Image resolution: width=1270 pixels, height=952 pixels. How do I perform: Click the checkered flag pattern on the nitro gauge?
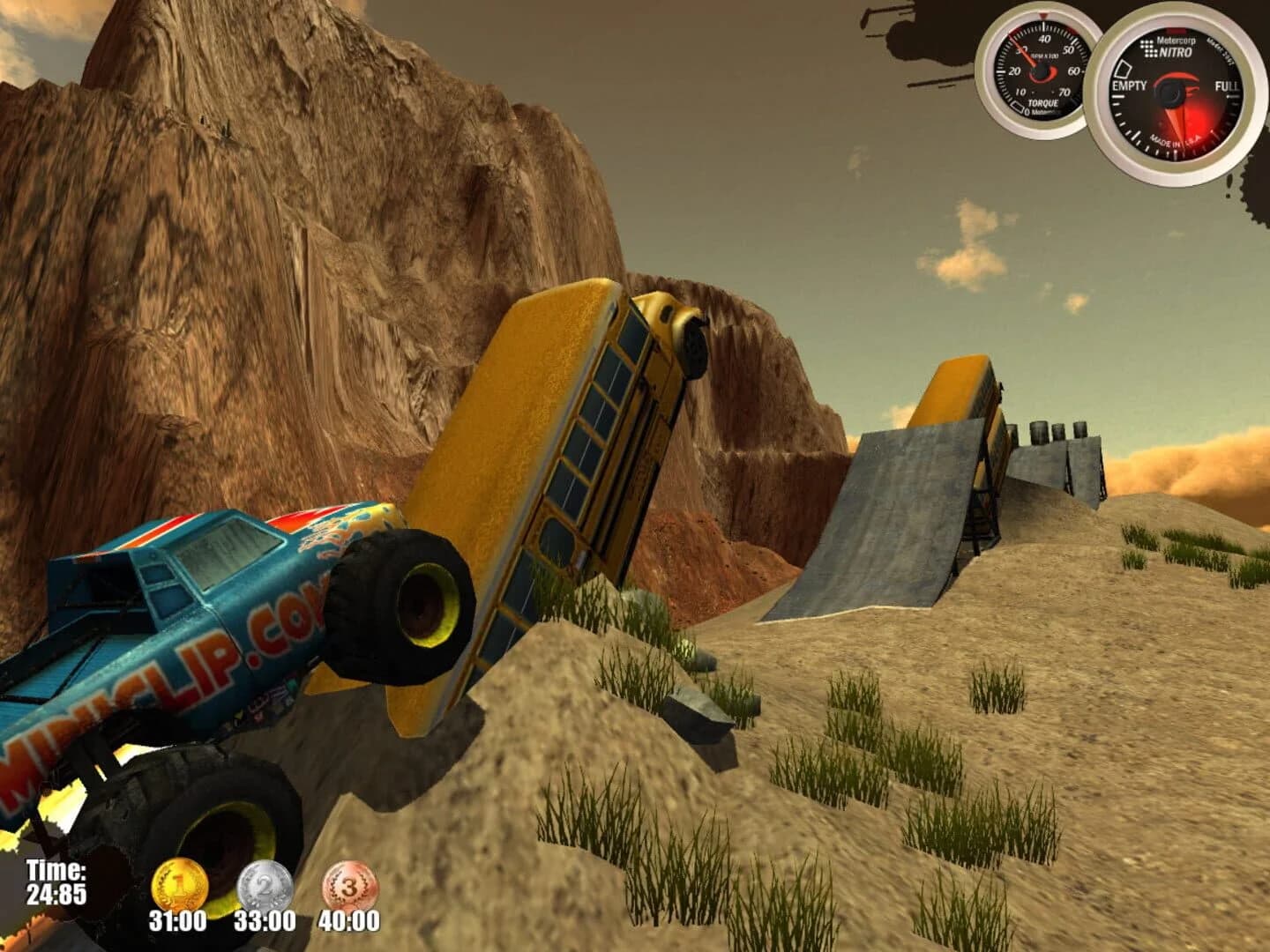pyautogui.click(x=1149, y=48)
